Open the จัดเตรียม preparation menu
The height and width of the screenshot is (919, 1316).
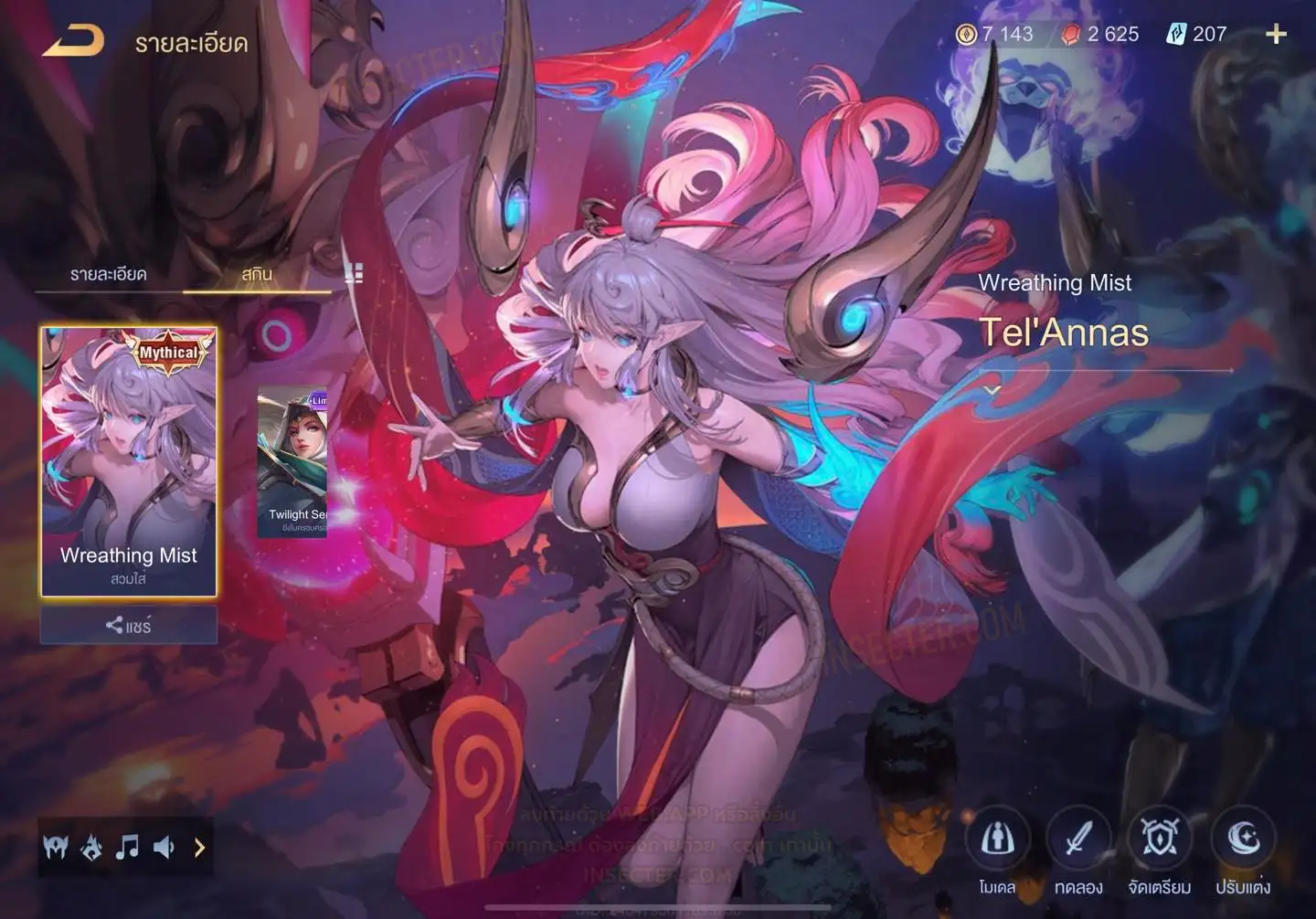(x=1159, y=840)
